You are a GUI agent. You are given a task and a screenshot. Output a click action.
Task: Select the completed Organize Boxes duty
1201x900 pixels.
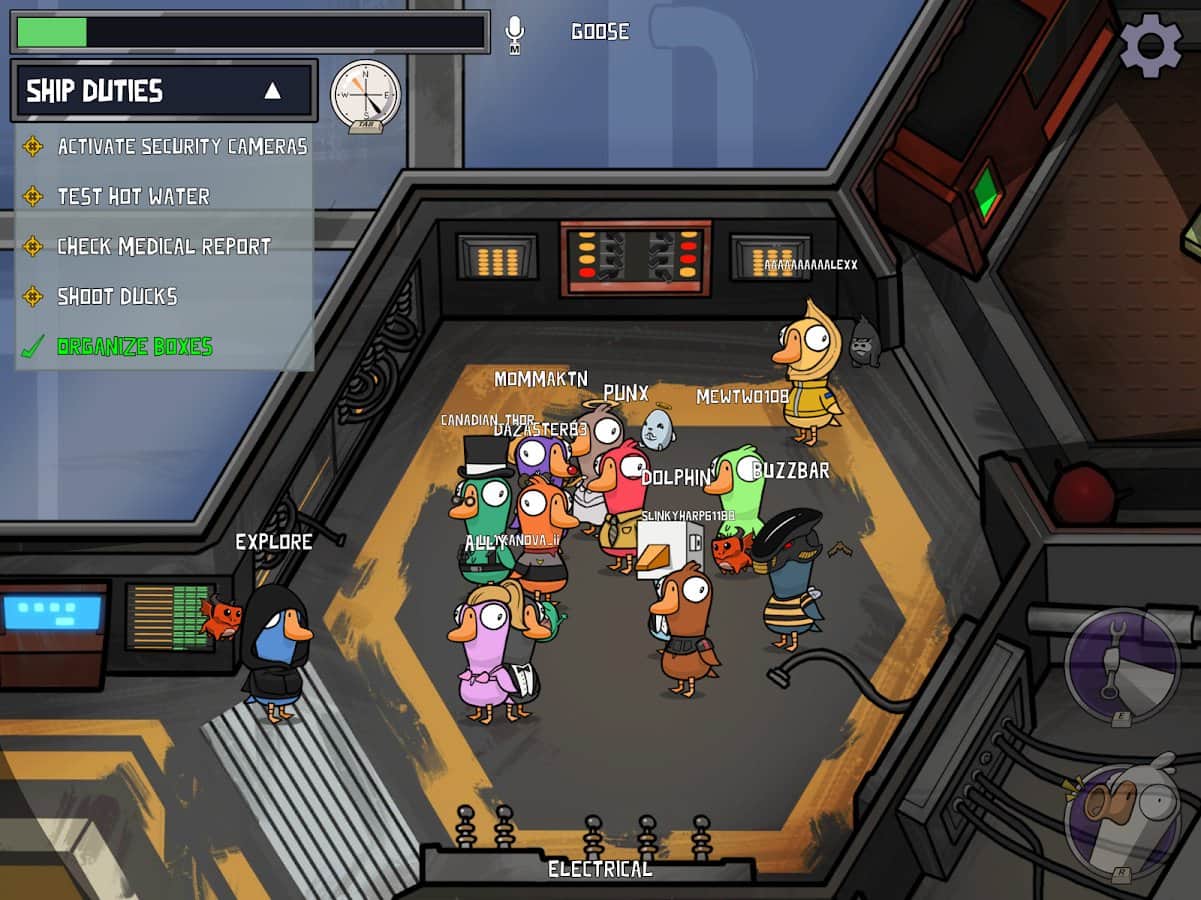coord(134,347)
